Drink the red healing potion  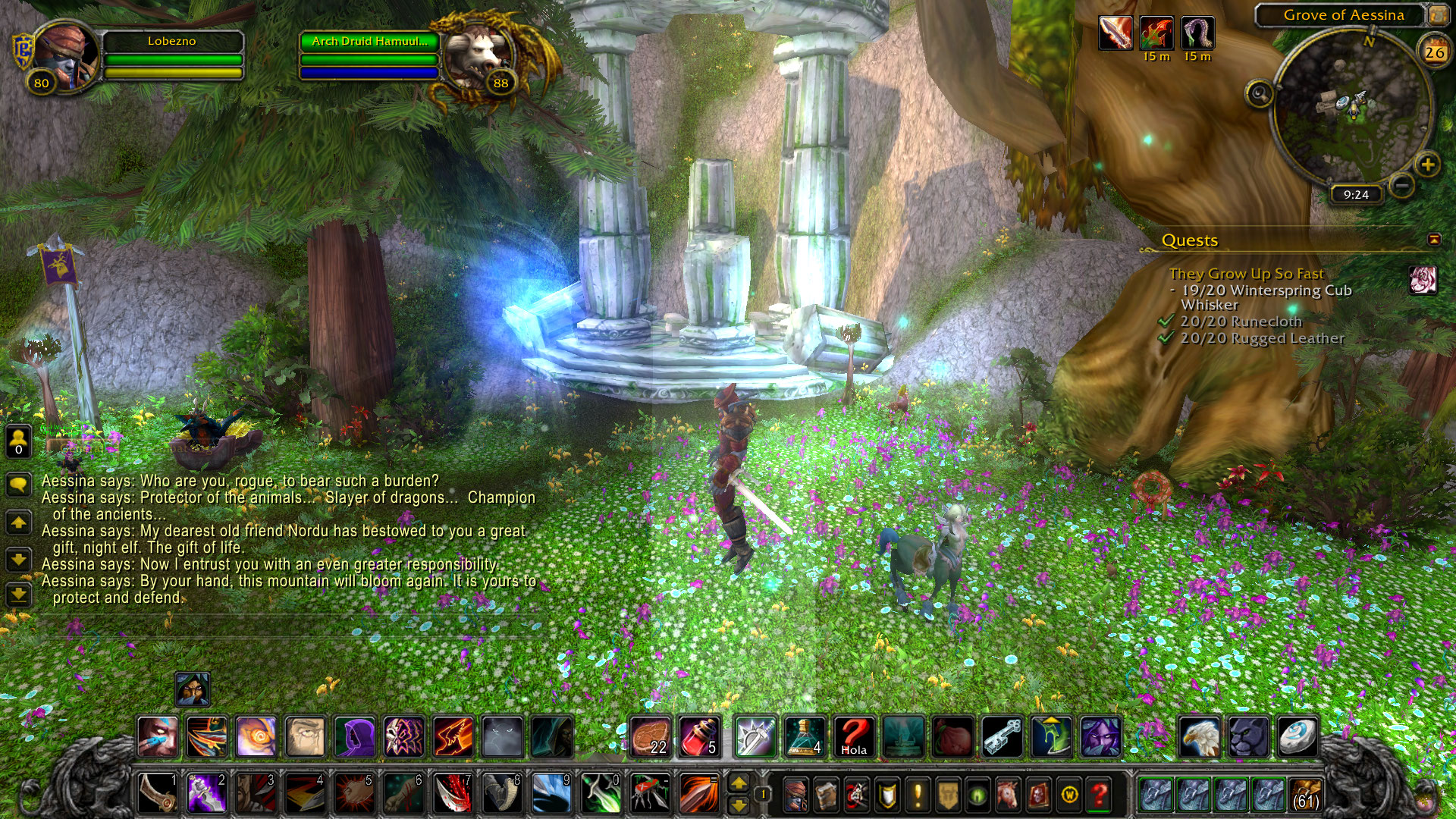pos(698,736)
